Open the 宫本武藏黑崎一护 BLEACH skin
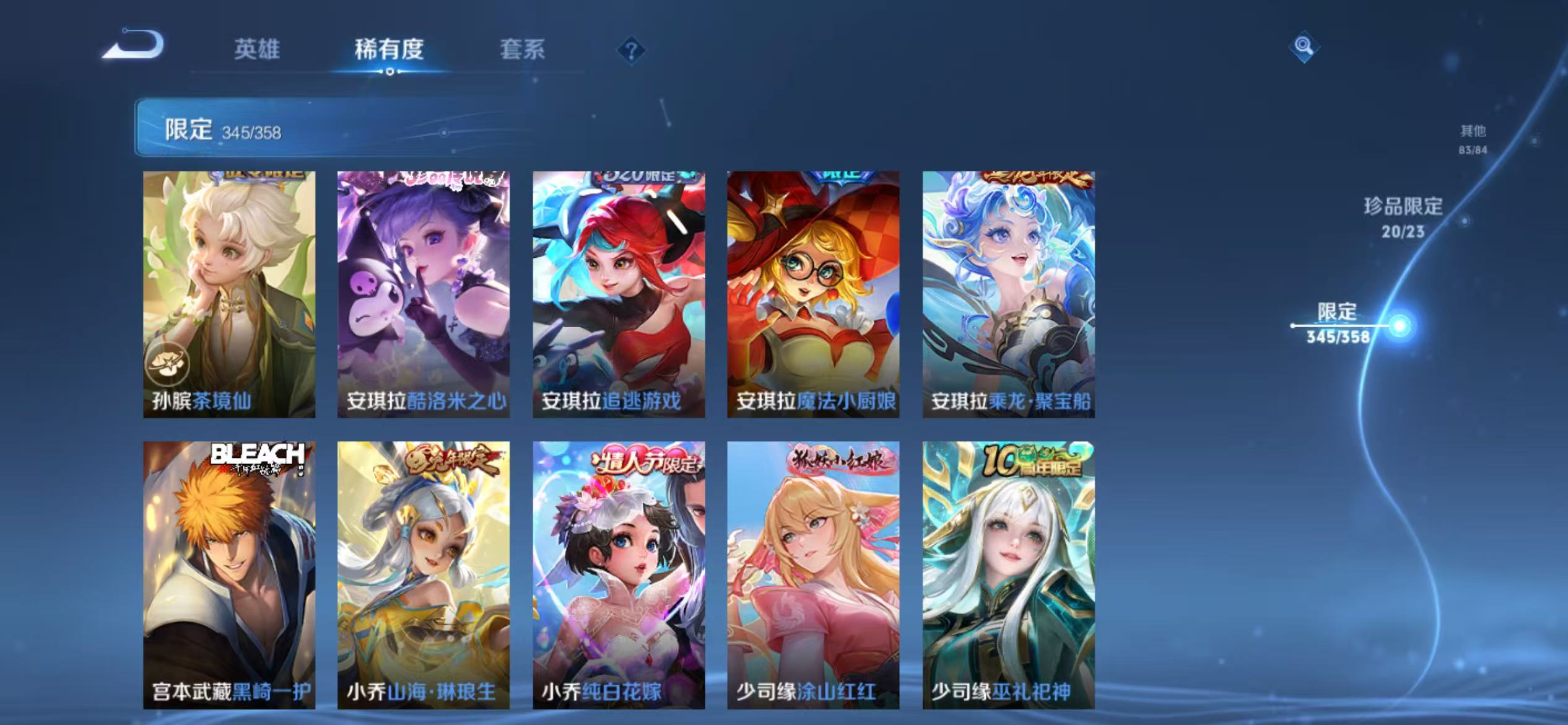Screen dimensions: 1568x725 click(x=228, y=576)
